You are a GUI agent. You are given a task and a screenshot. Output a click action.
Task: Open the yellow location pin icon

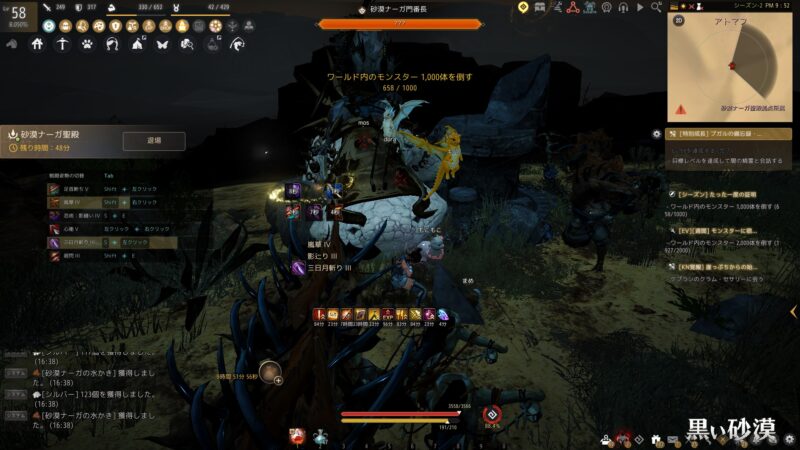pos(522,7)
